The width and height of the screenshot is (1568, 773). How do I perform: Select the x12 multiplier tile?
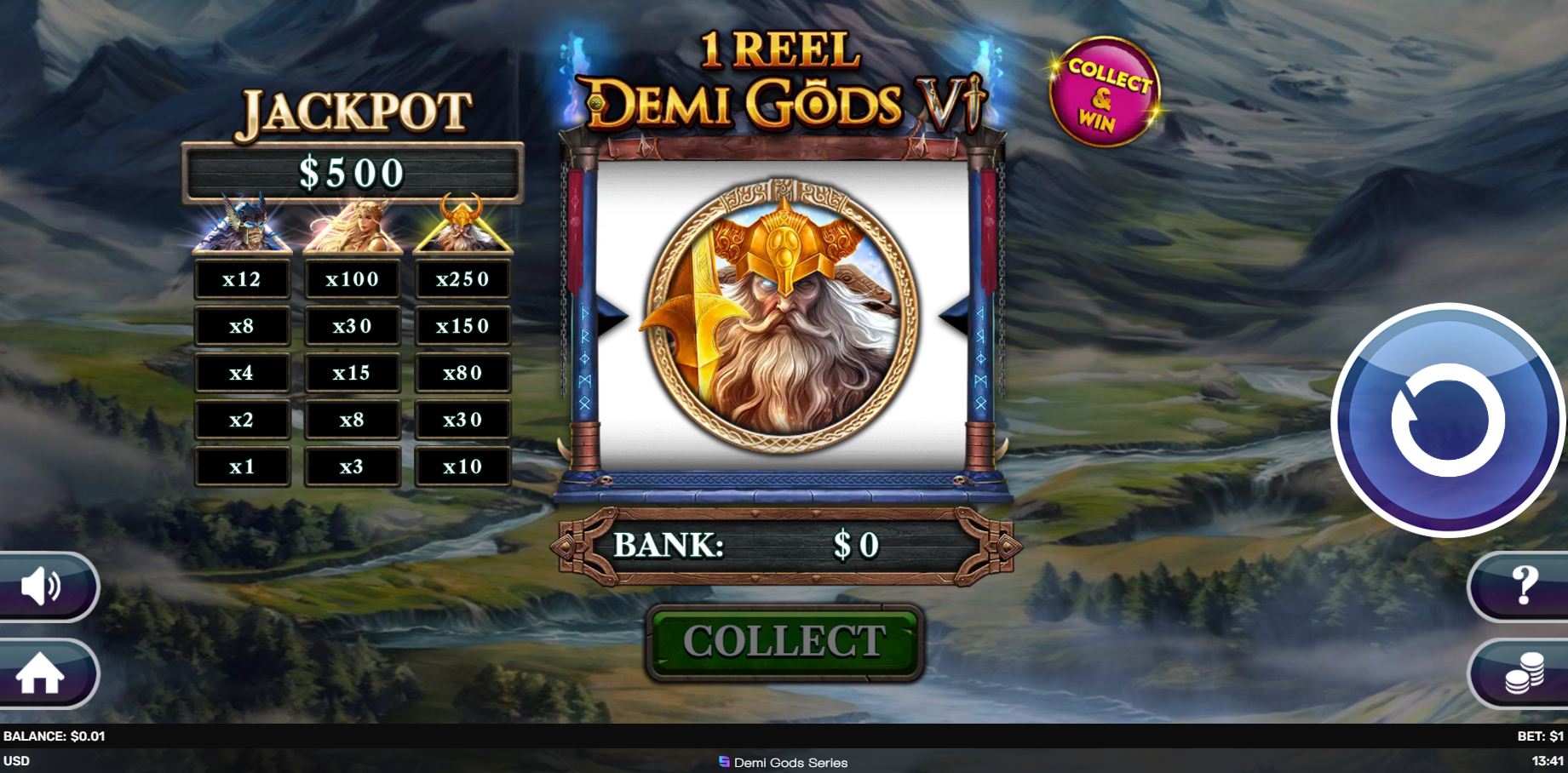(243, 278)
